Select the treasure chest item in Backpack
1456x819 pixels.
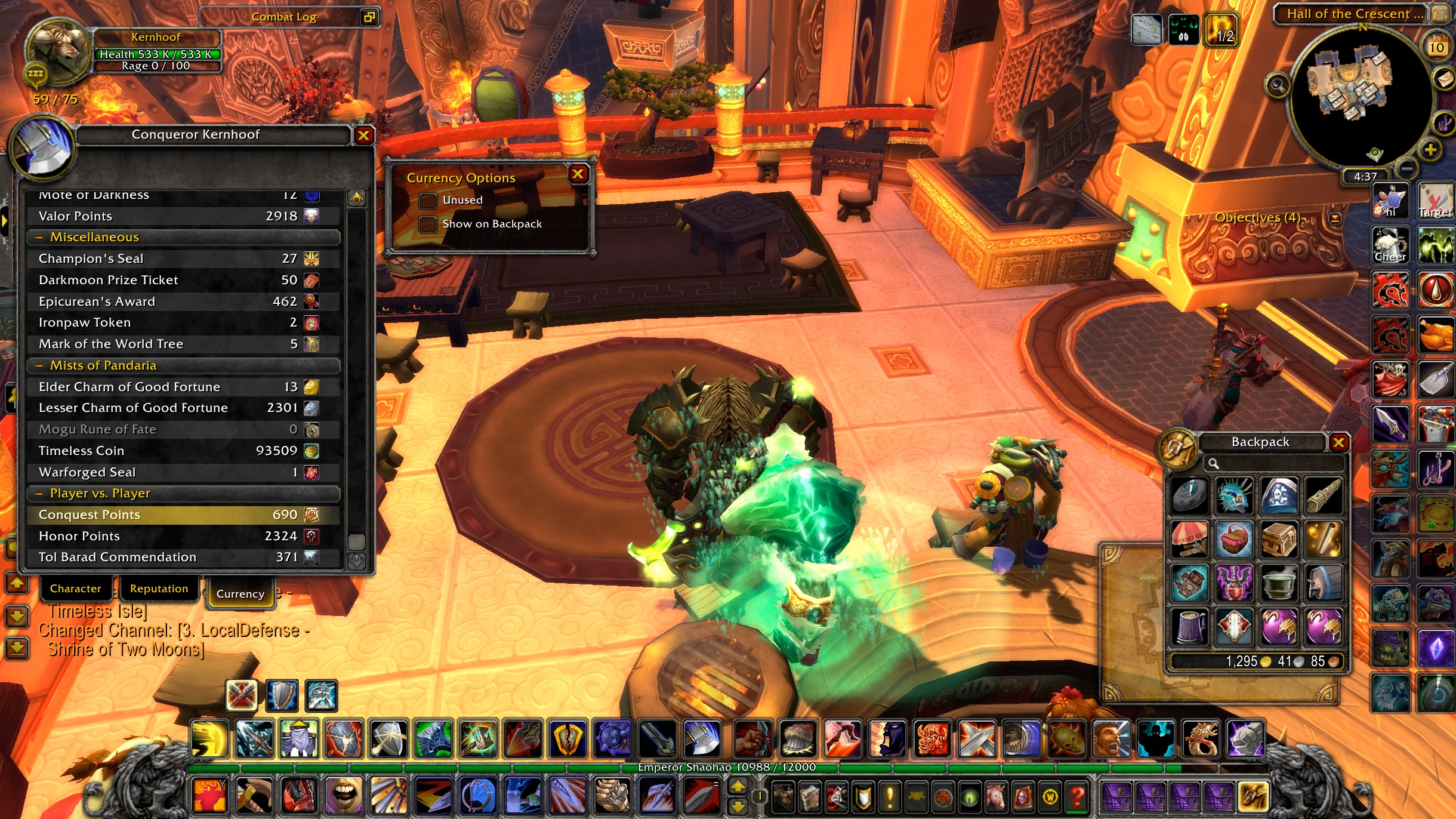click(x=1278, y=539)
